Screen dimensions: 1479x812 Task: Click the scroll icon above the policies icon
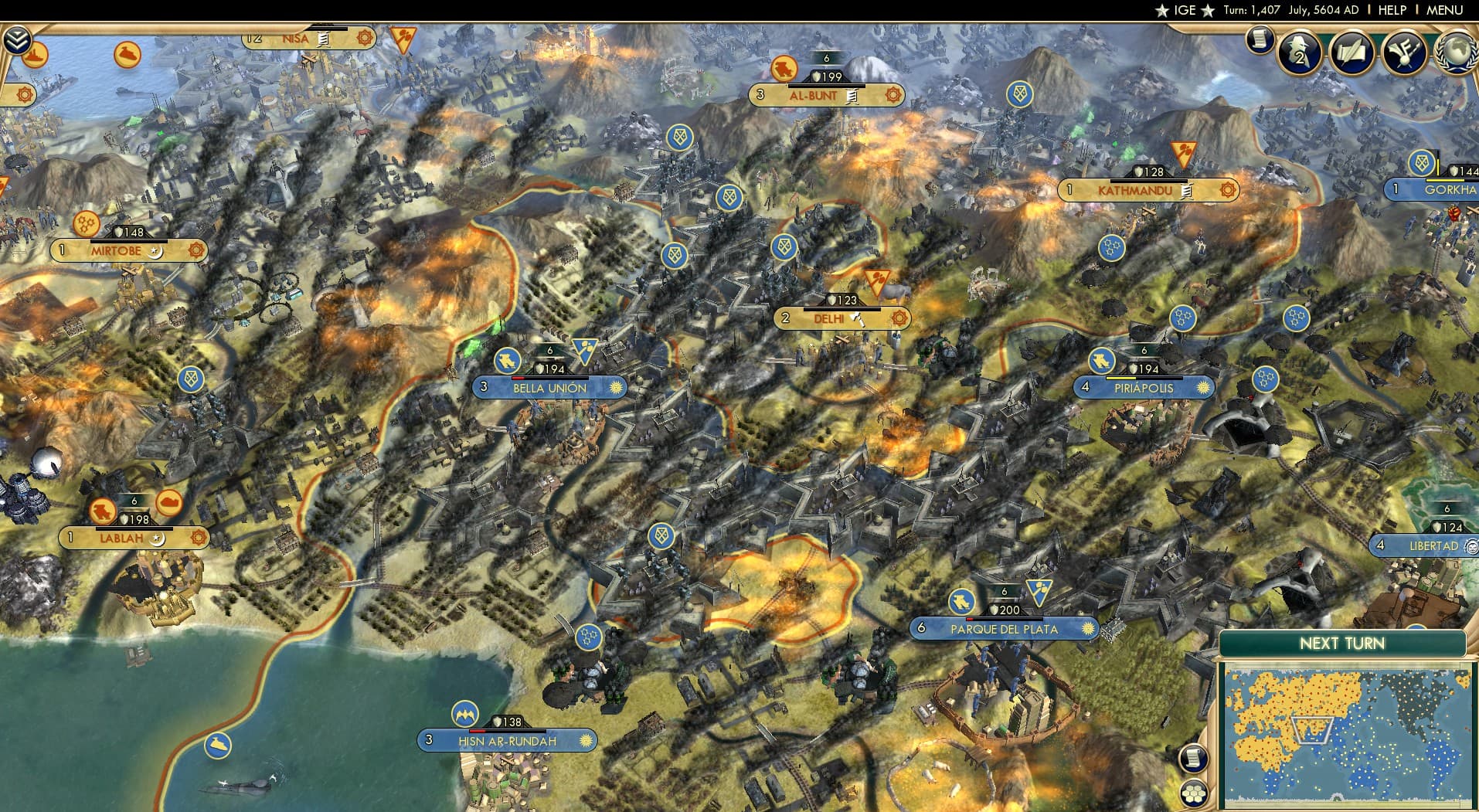point(1195,759)
